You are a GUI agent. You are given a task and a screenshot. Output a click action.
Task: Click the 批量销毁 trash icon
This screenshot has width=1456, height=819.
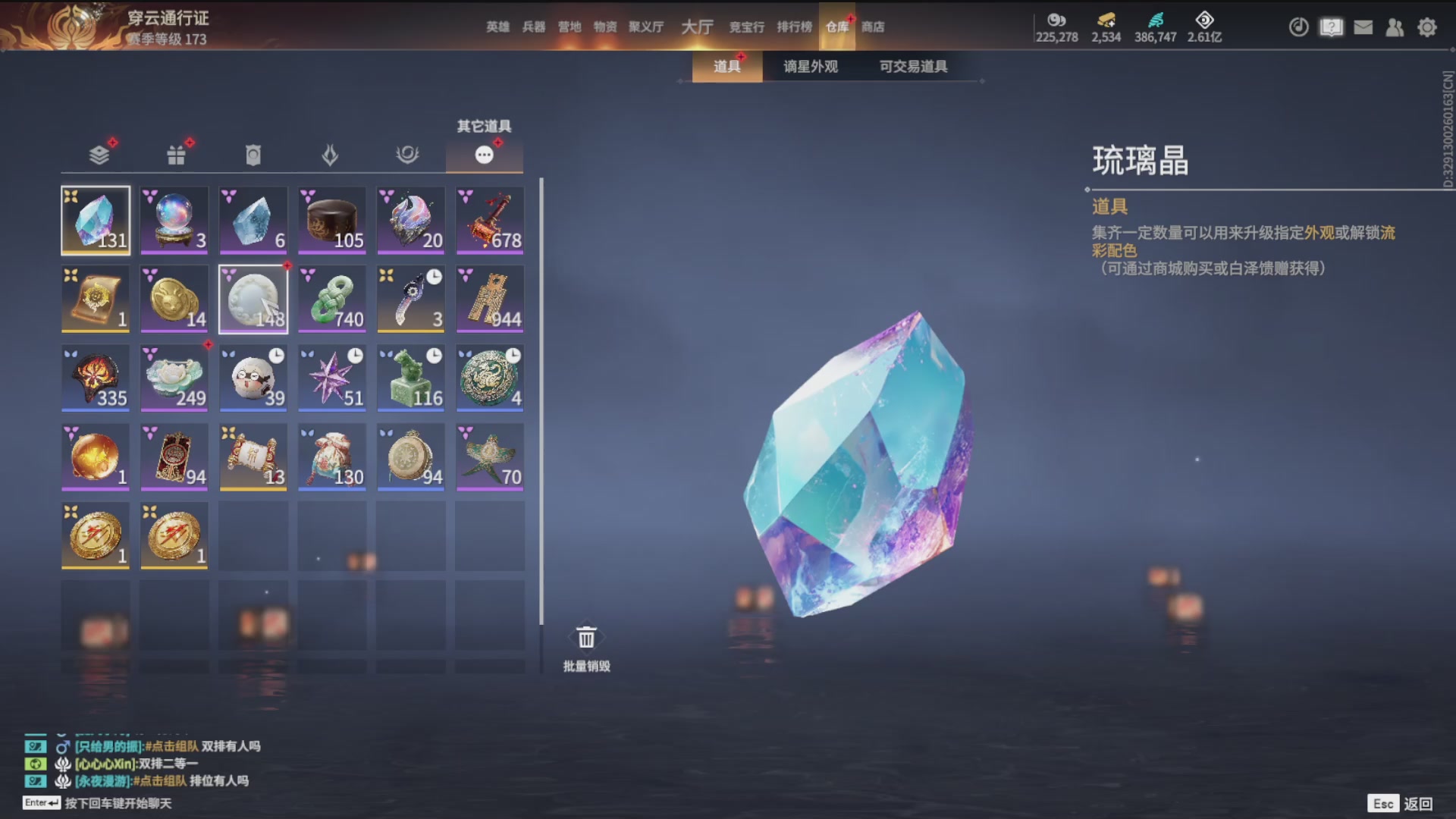[x=585, y=637]
